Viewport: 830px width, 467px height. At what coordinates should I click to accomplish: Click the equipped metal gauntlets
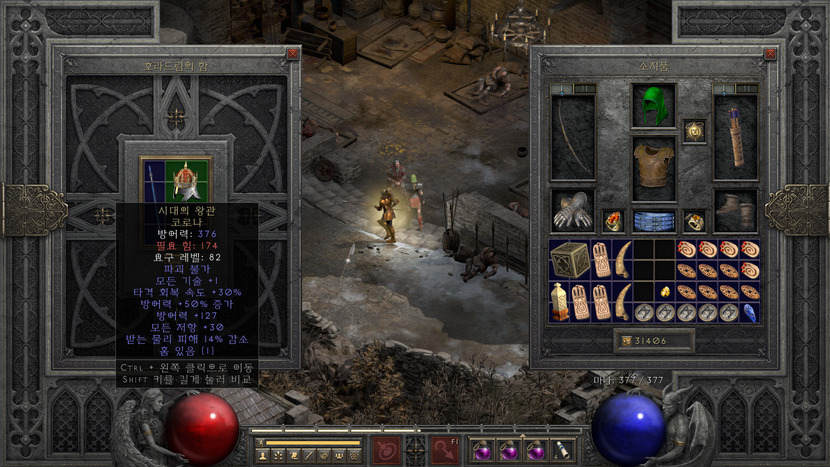point(572,211)
